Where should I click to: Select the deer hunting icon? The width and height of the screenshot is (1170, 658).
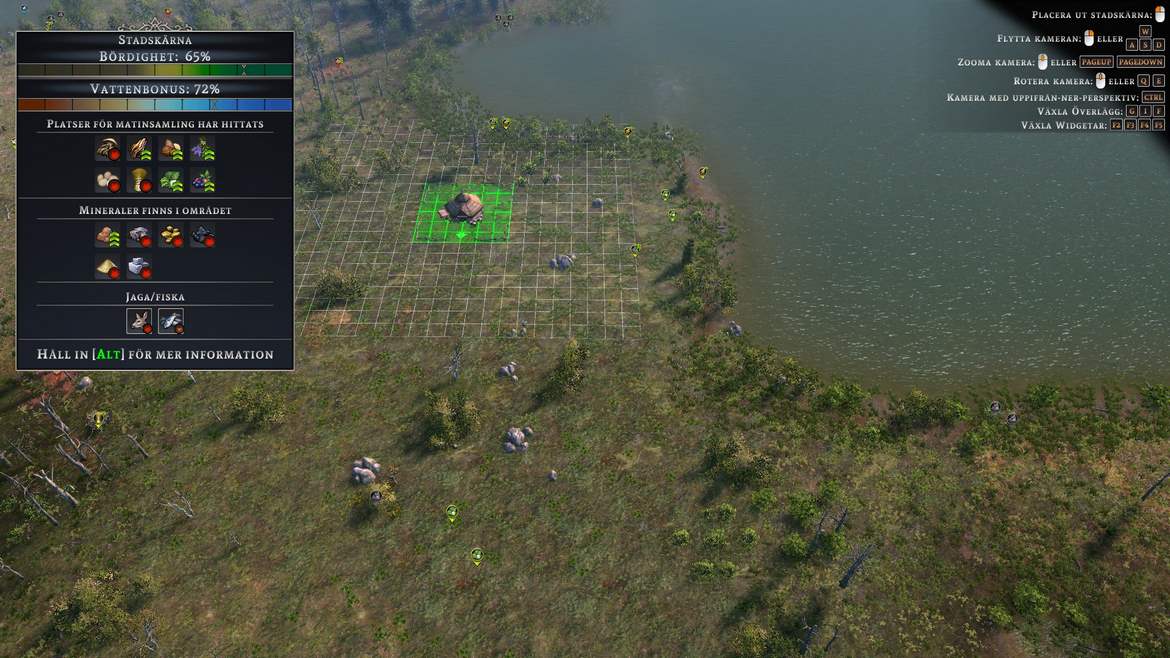pos(139,321)
